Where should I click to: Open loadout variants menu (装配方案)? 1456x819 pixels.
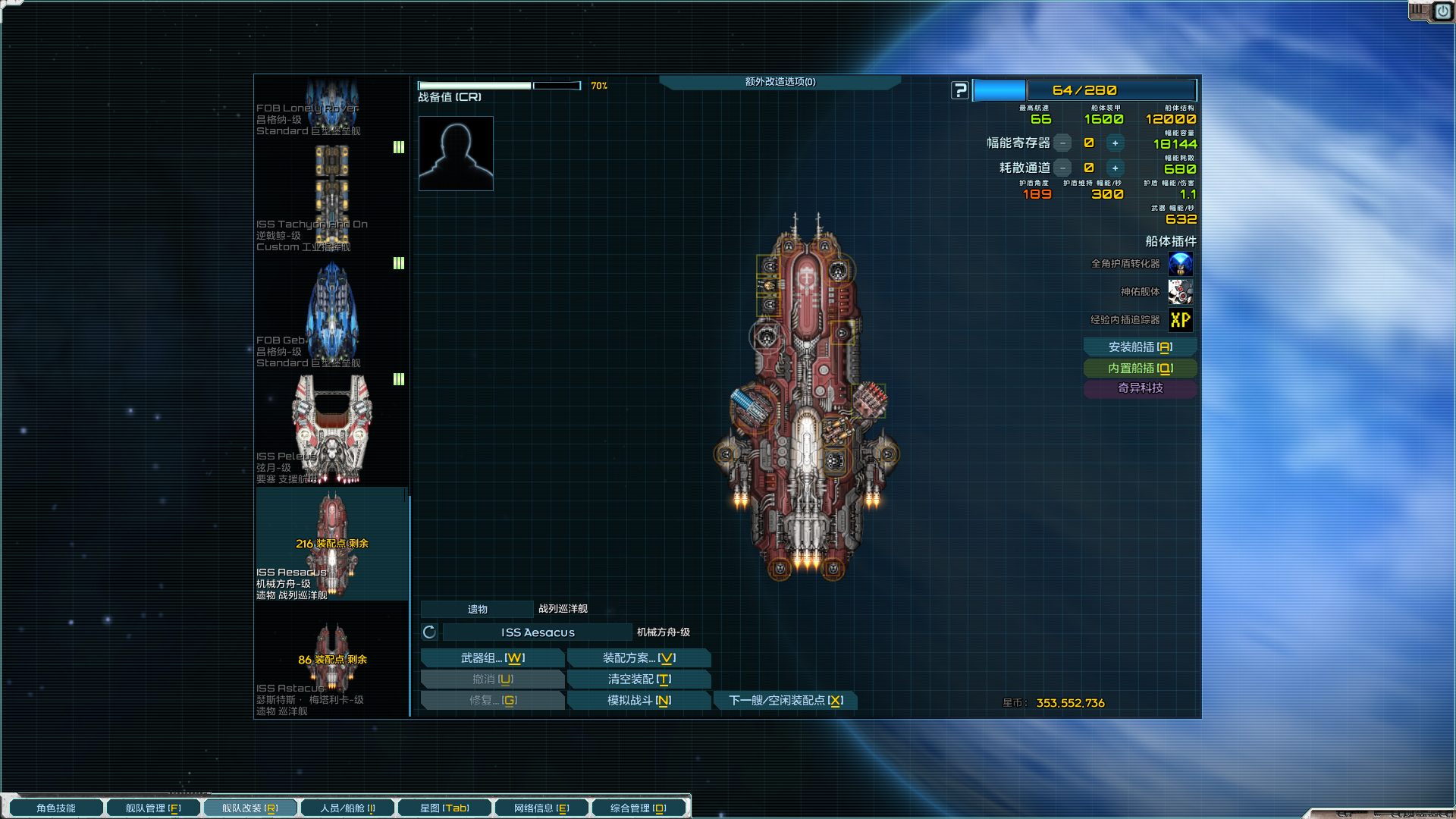639,658
